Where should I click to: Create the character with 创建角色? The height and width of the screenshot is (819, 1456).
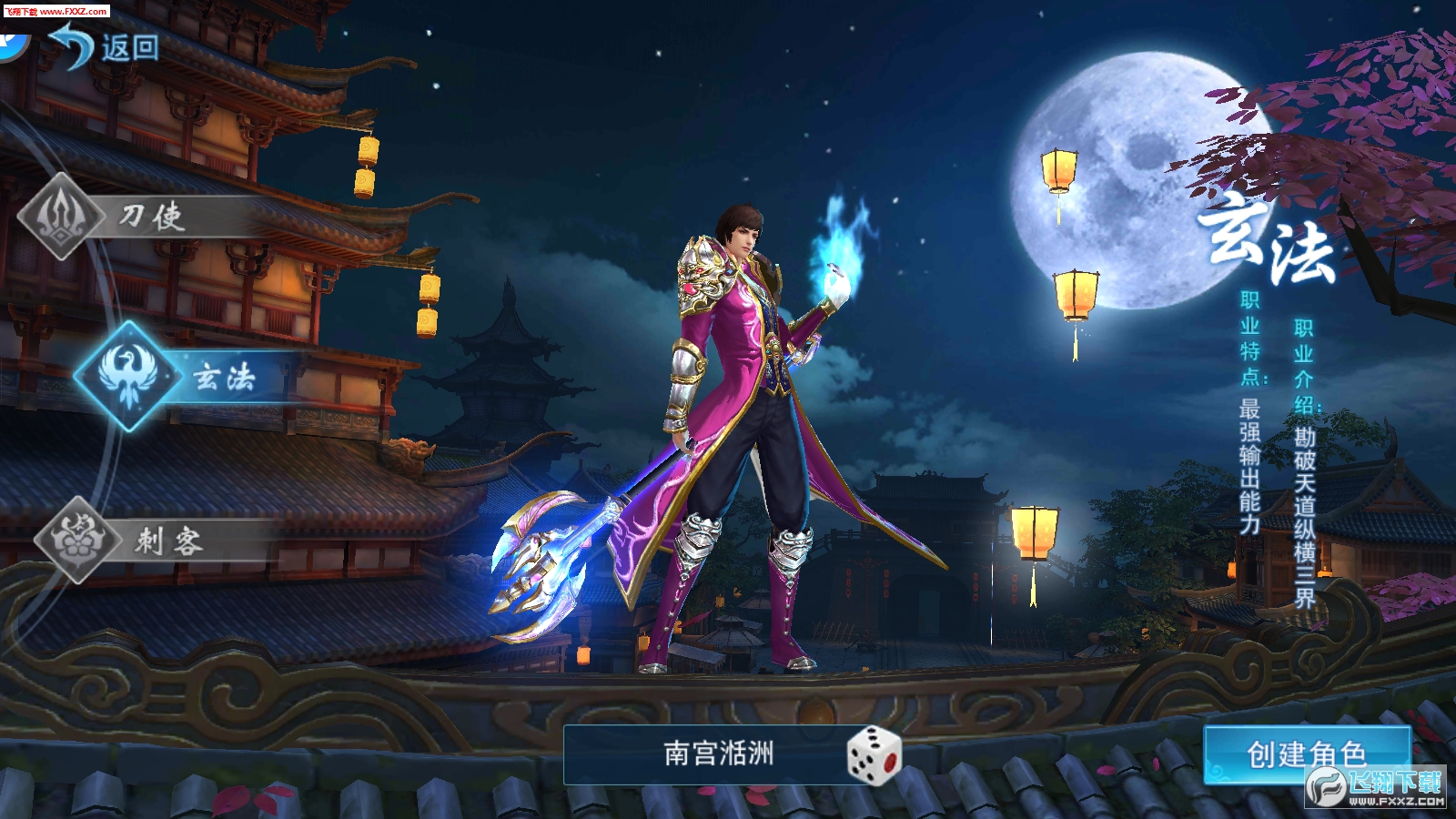click(1305, 753)
